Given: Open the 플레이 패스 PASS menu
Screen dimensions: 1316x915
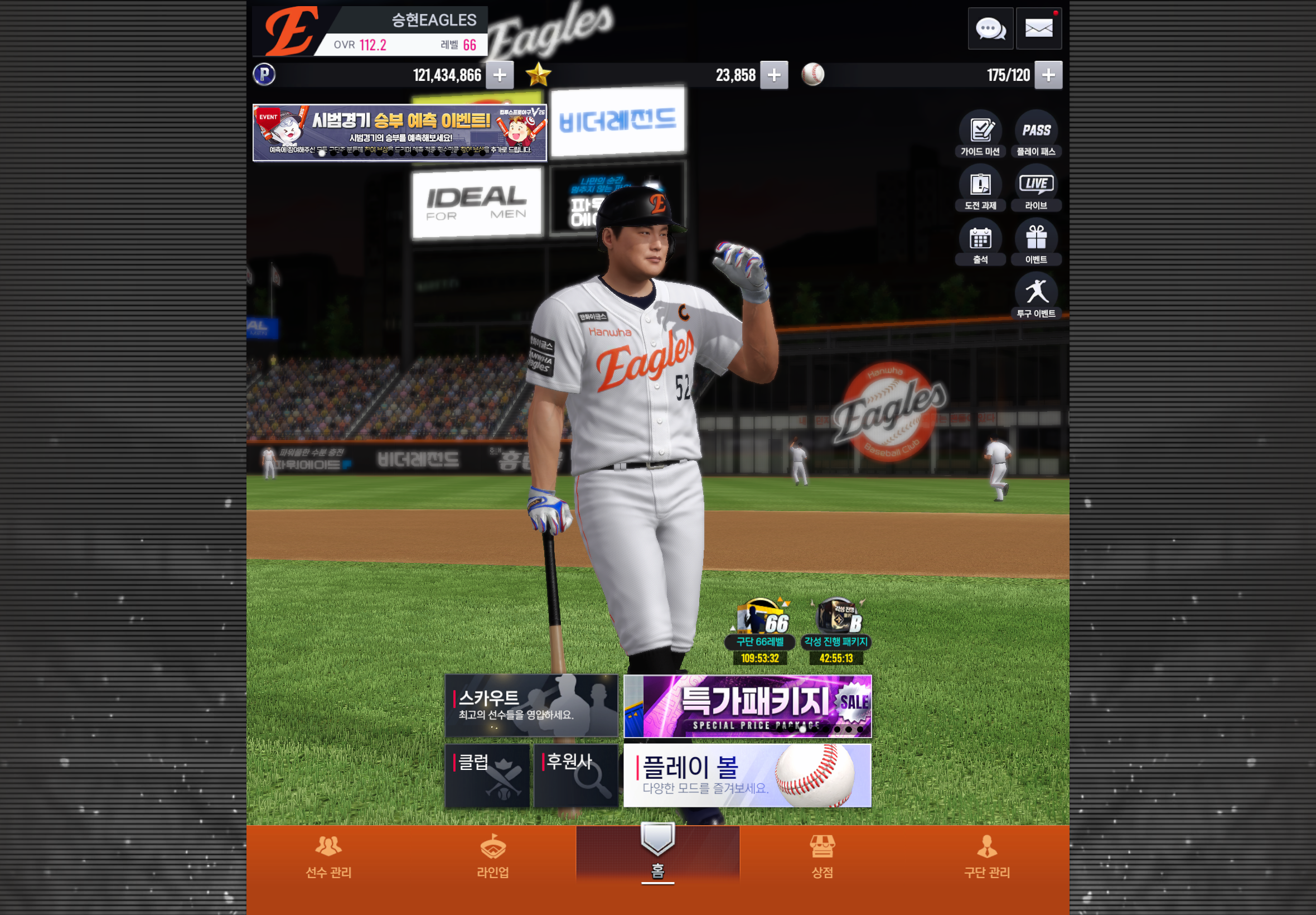Looking at the screenshot, I should (x=1036, y=134).
